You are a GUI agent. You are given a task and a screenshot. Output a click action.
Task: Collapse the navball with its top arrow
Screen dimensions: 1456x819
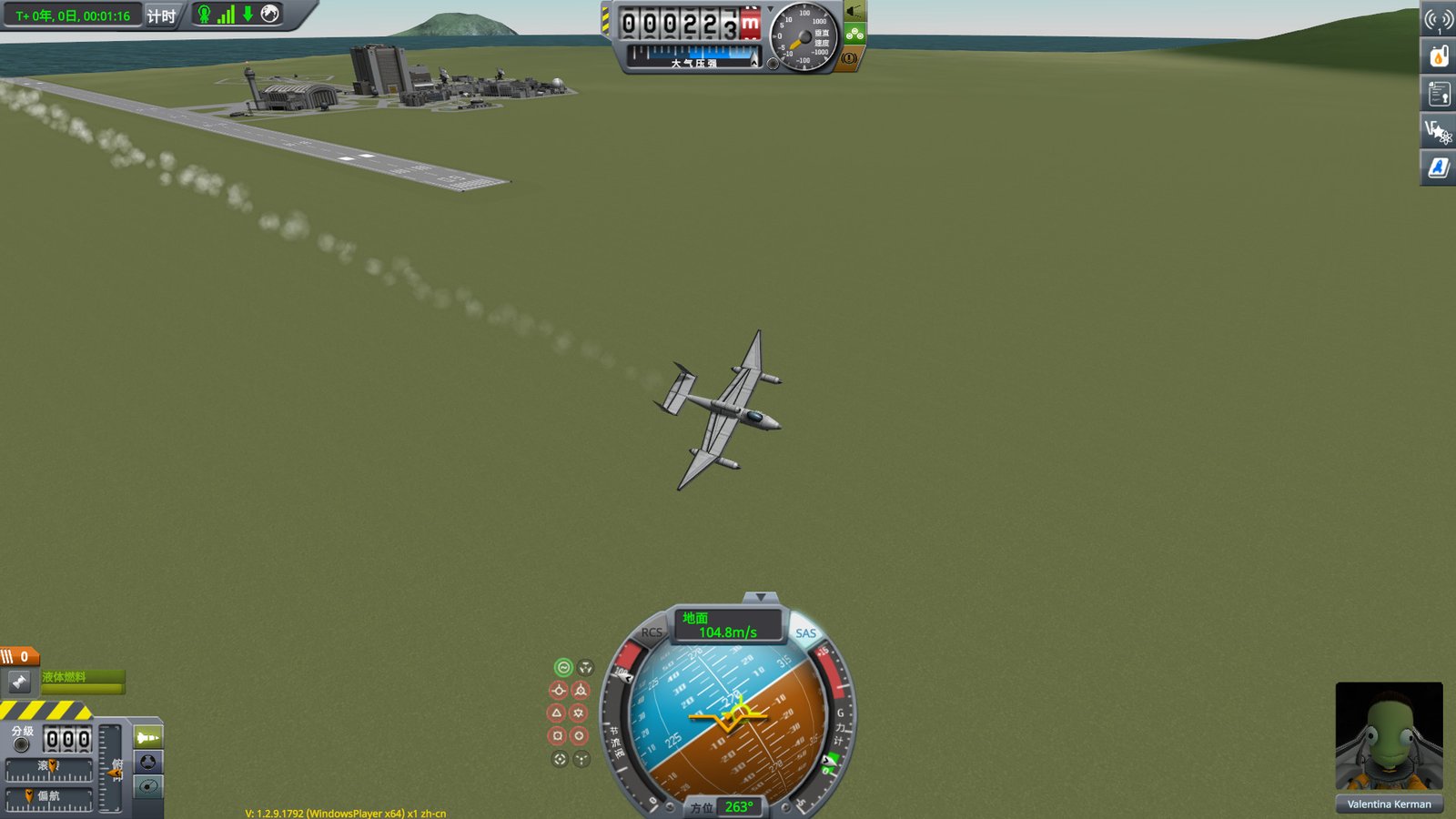tap(760, 596)
